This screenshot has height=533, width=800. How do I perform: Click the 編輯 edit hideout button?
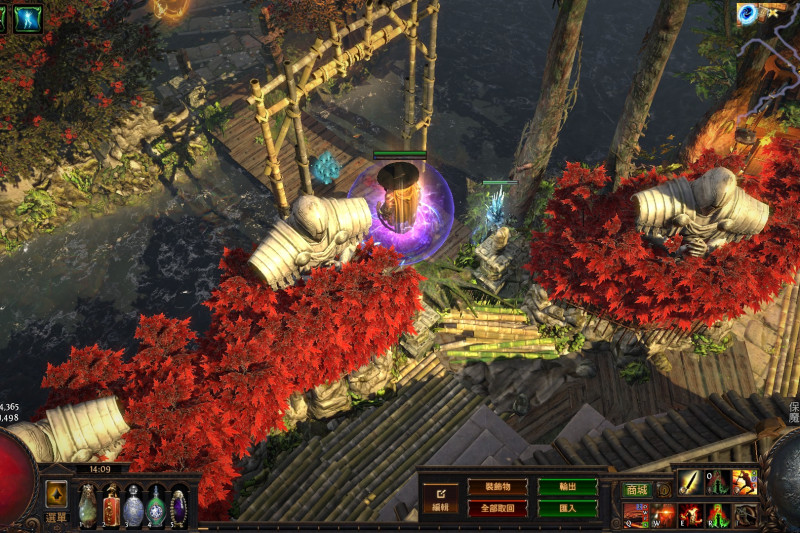439,497
